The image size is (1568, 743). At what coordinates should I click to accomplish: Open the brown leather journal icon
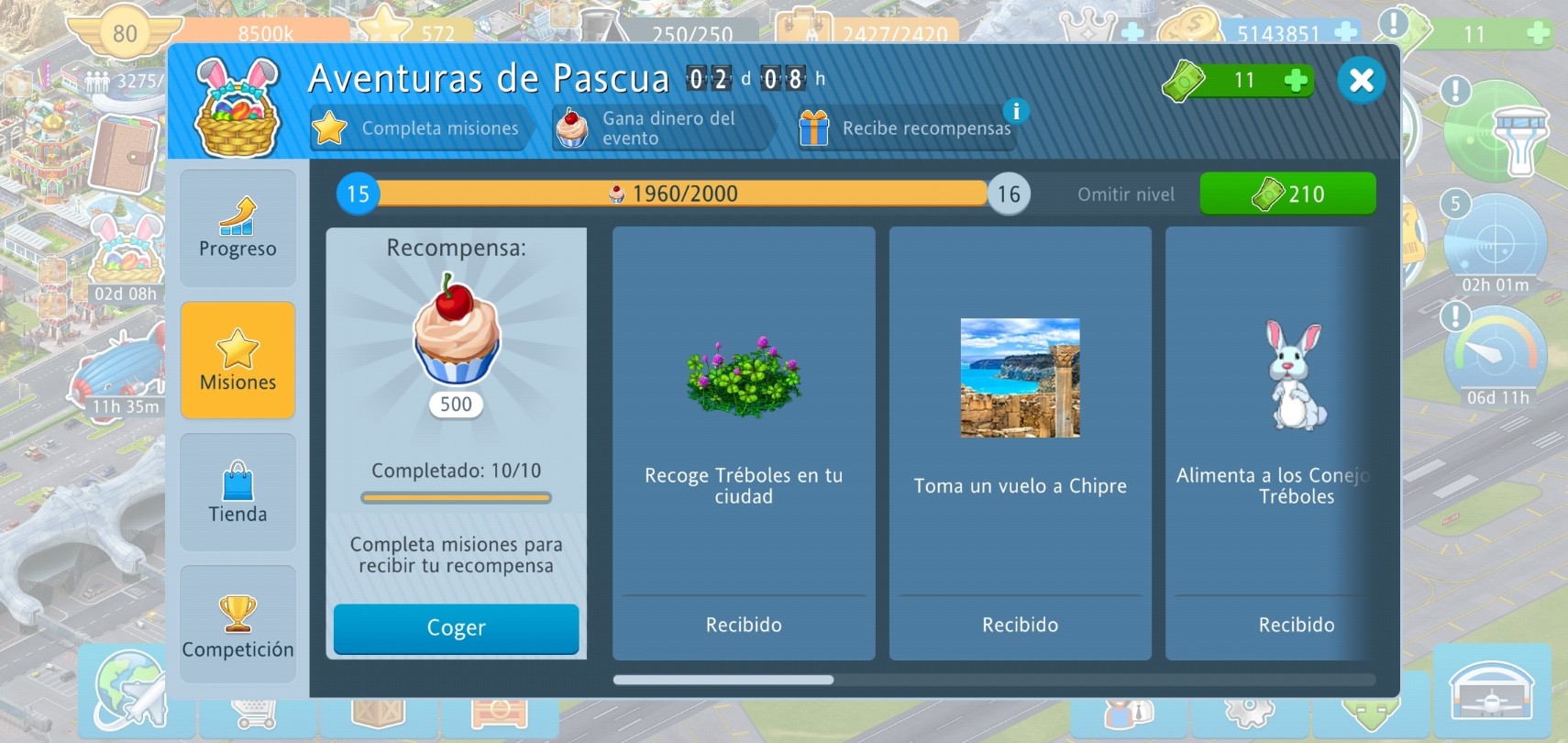point(124,154)
